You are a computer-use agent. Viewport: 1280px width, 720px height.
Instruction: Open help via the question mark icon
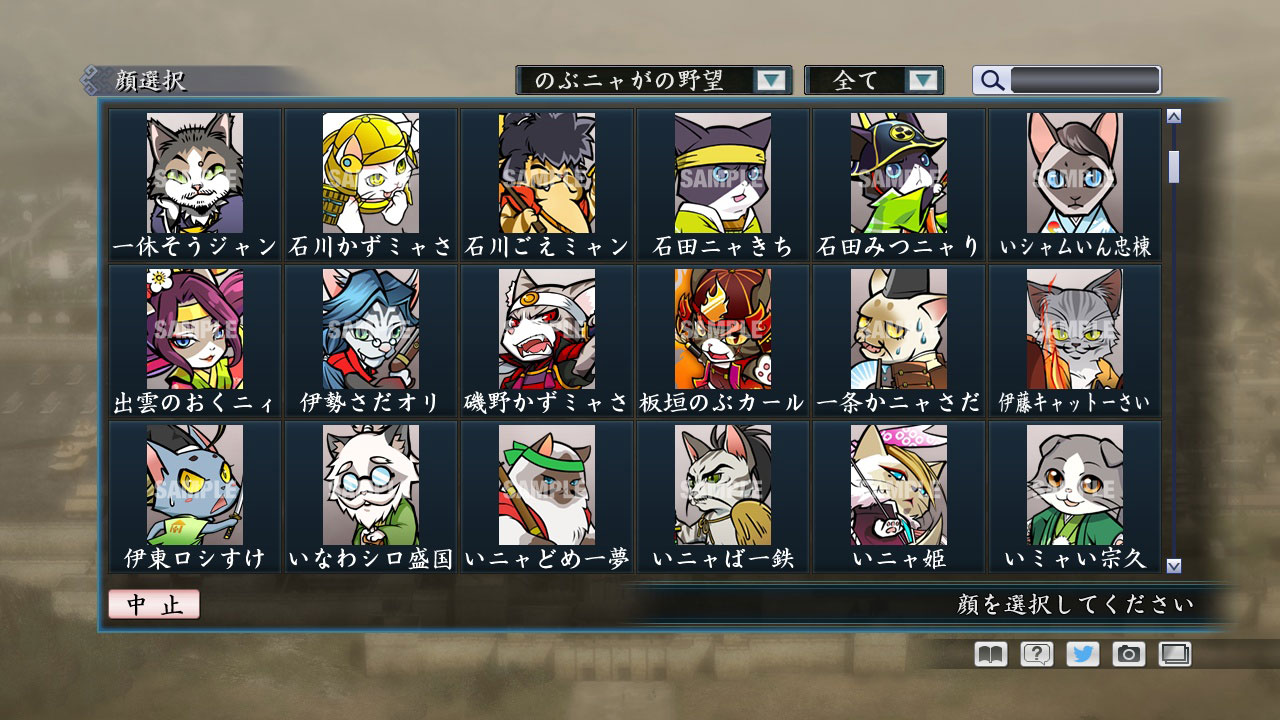pos(1035,655)
